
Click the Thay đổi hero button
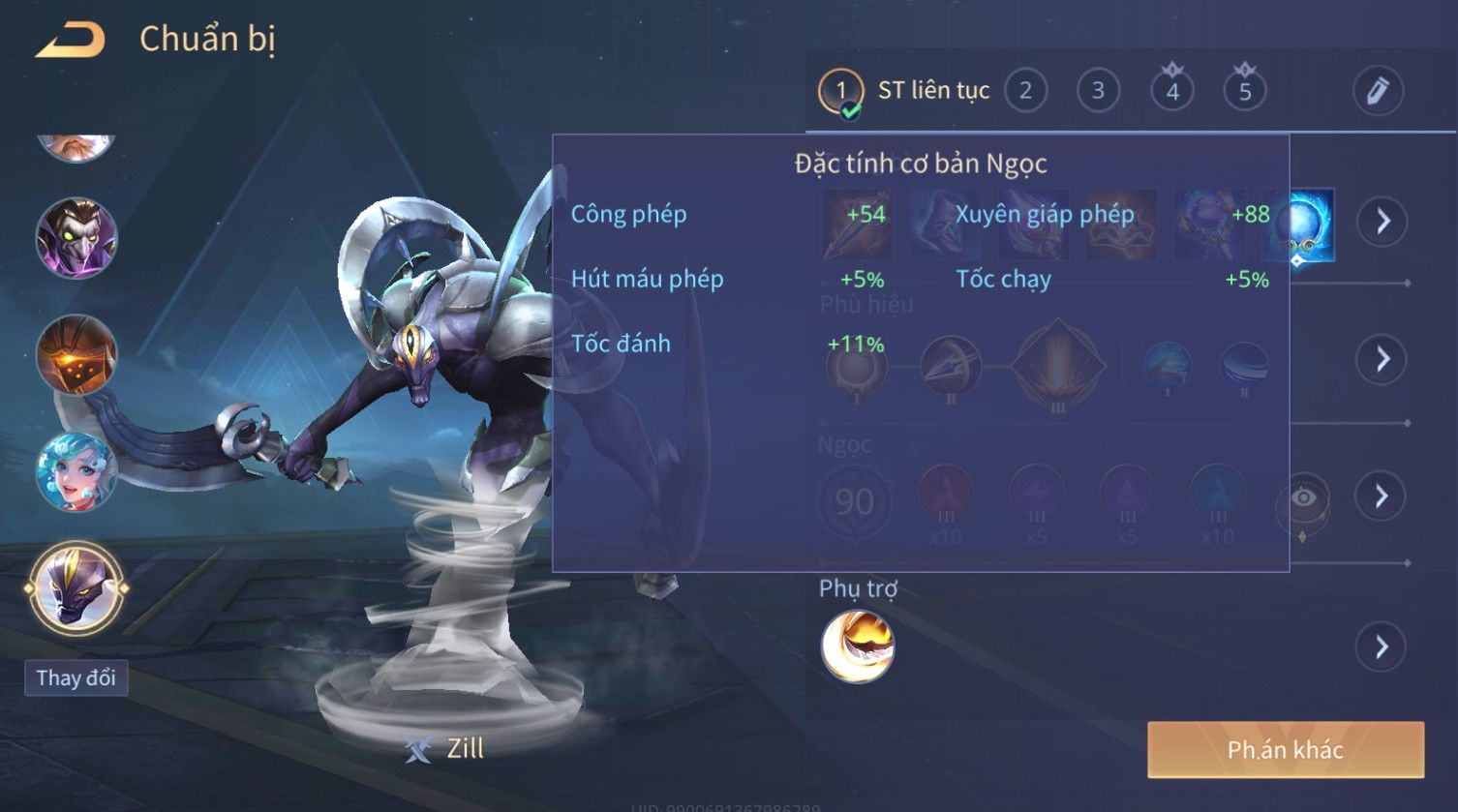76,677
